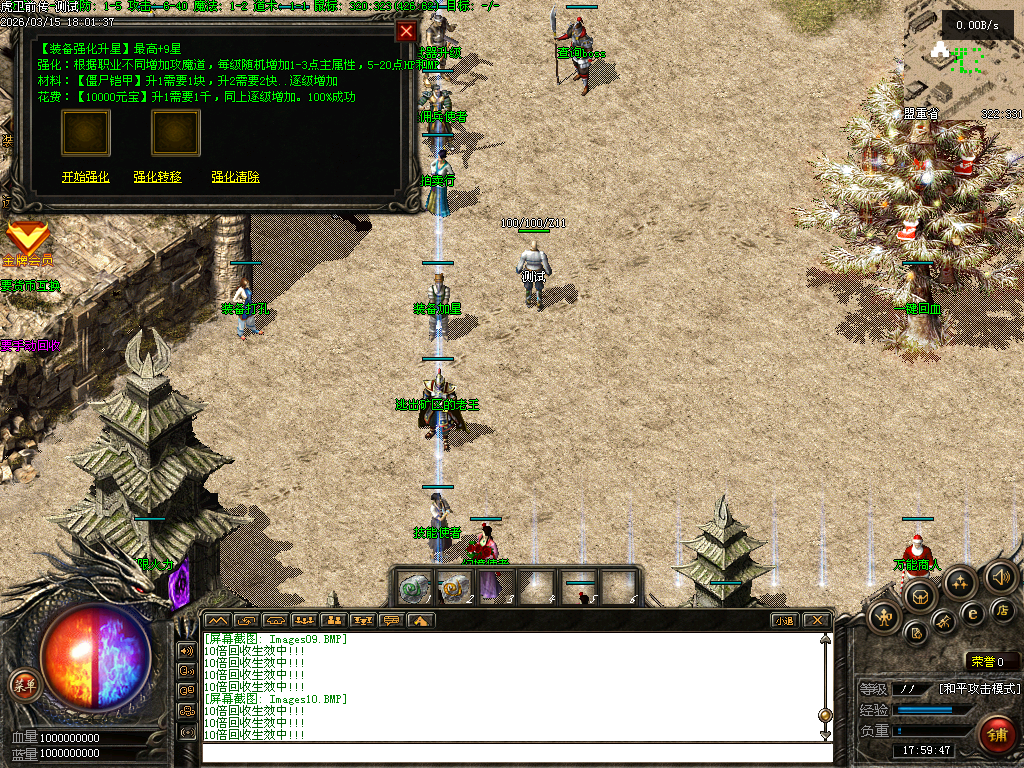
Task: Click the round e button
Action: 971,613
